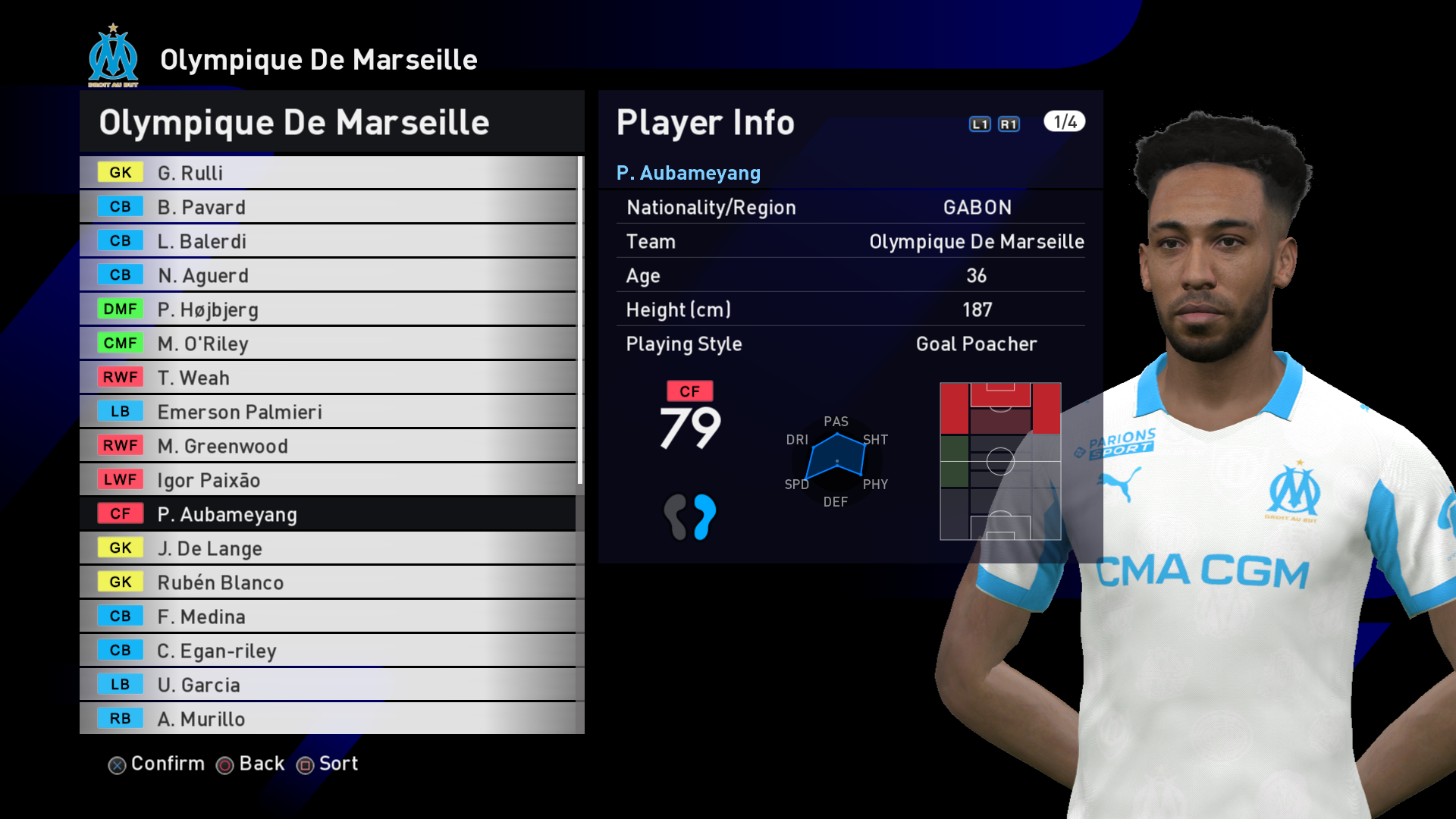1456x819 pixels.
Task: Choose B. Pavard in the player list
Action: coord(328,207)
